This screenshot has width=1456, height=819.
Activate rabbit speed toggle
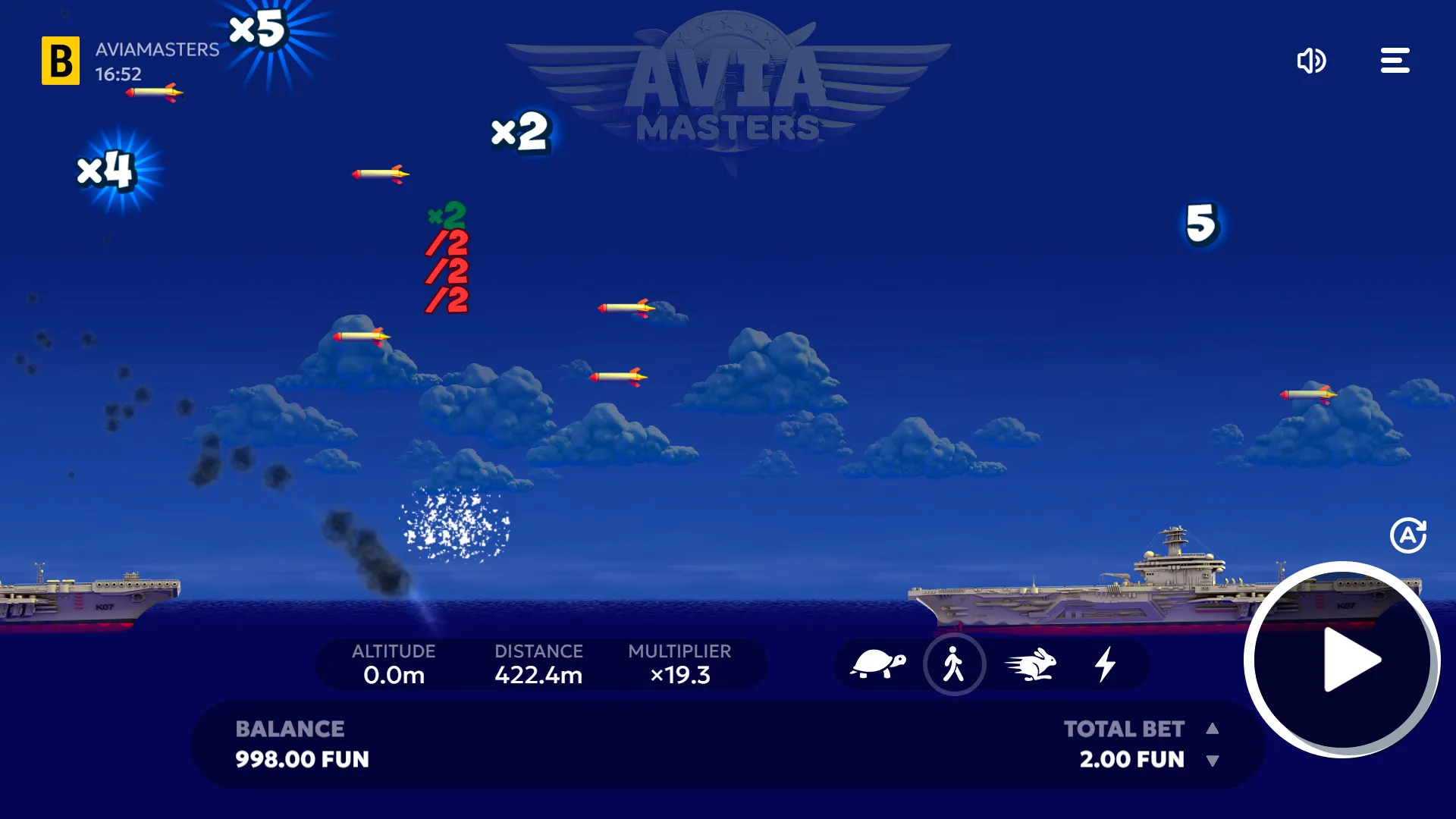1031,664
